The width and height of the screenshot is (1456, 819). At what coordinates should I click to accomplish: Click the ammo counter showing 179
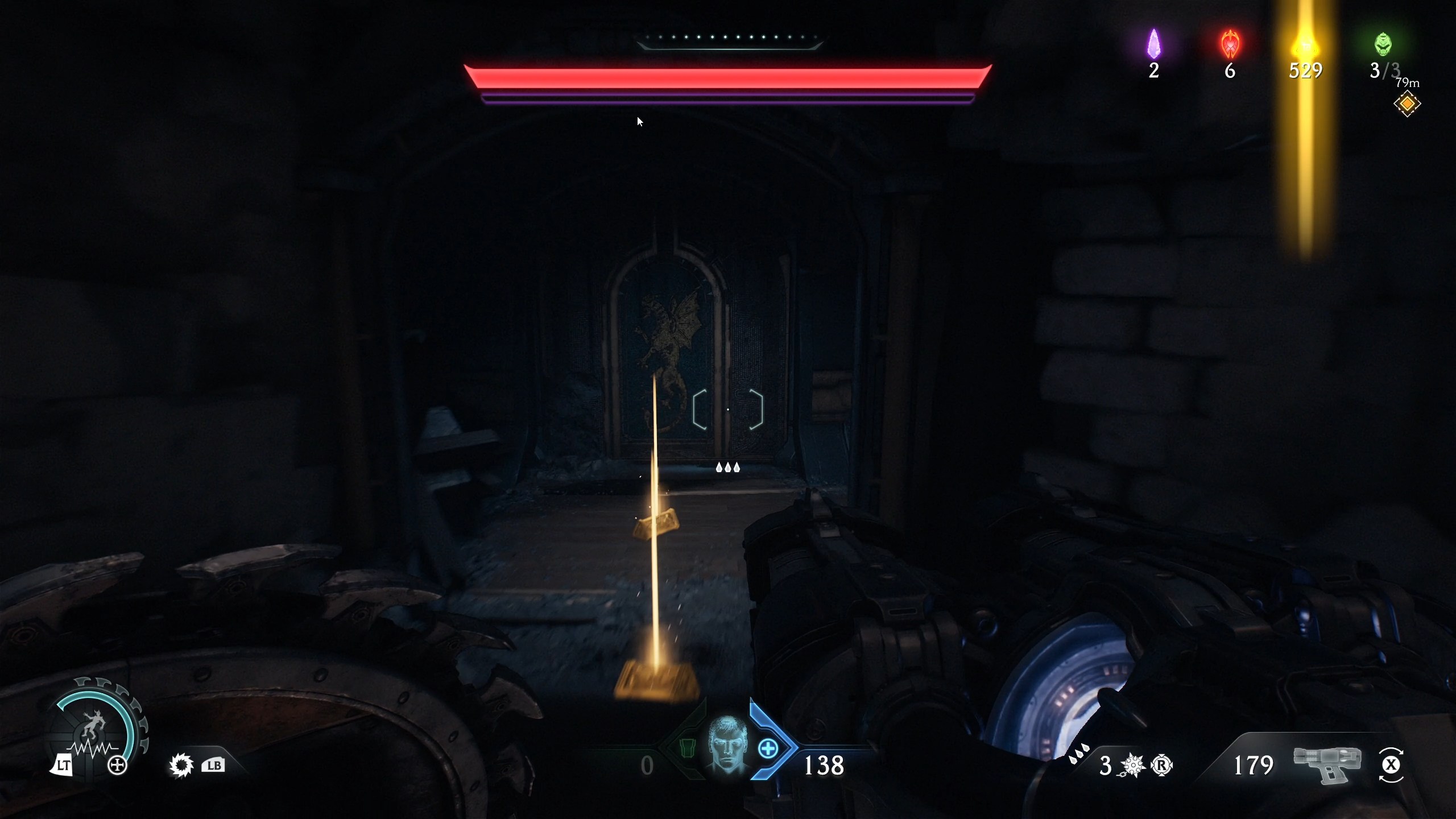click(x=1254, y=765)
